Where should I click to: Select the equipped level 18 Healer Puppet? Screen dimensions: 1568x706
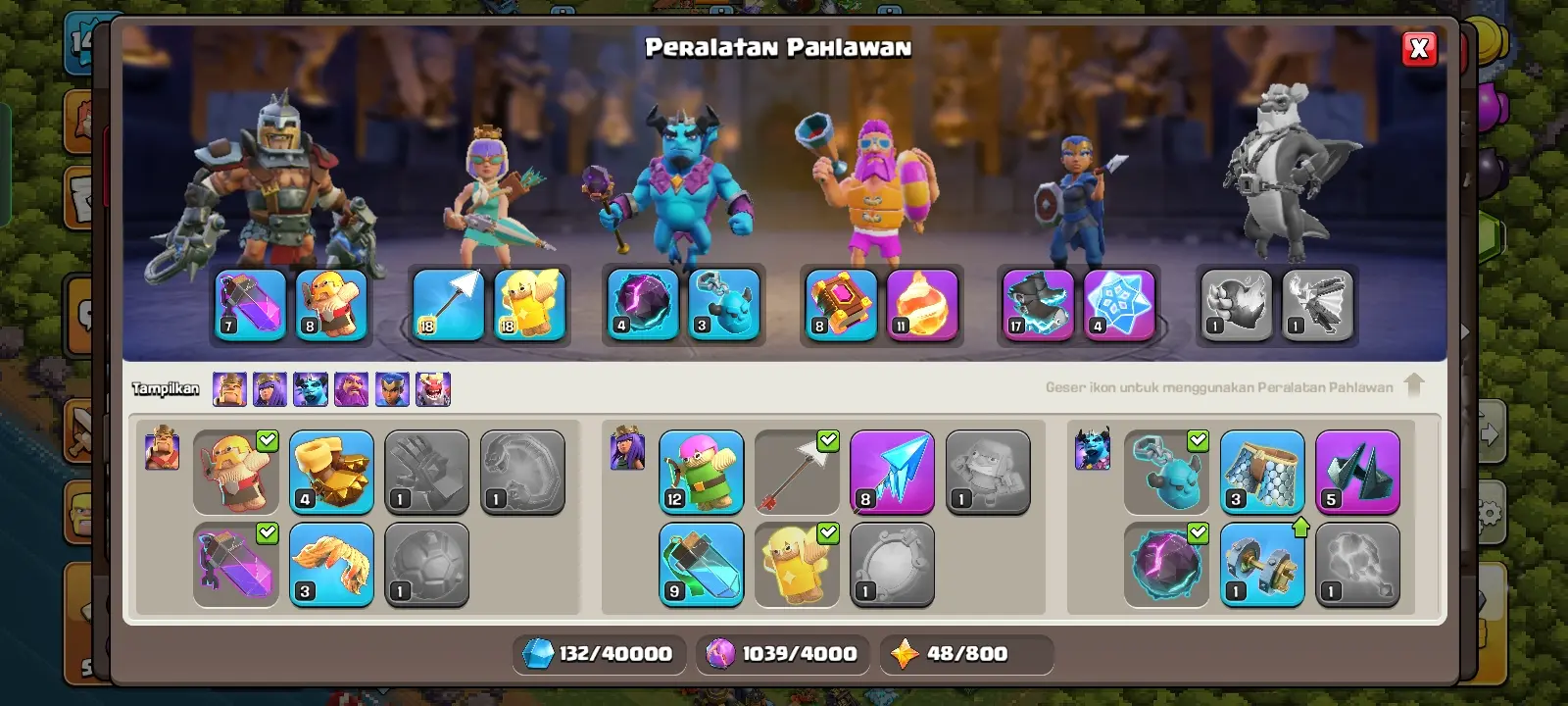[x=529, y=305]
